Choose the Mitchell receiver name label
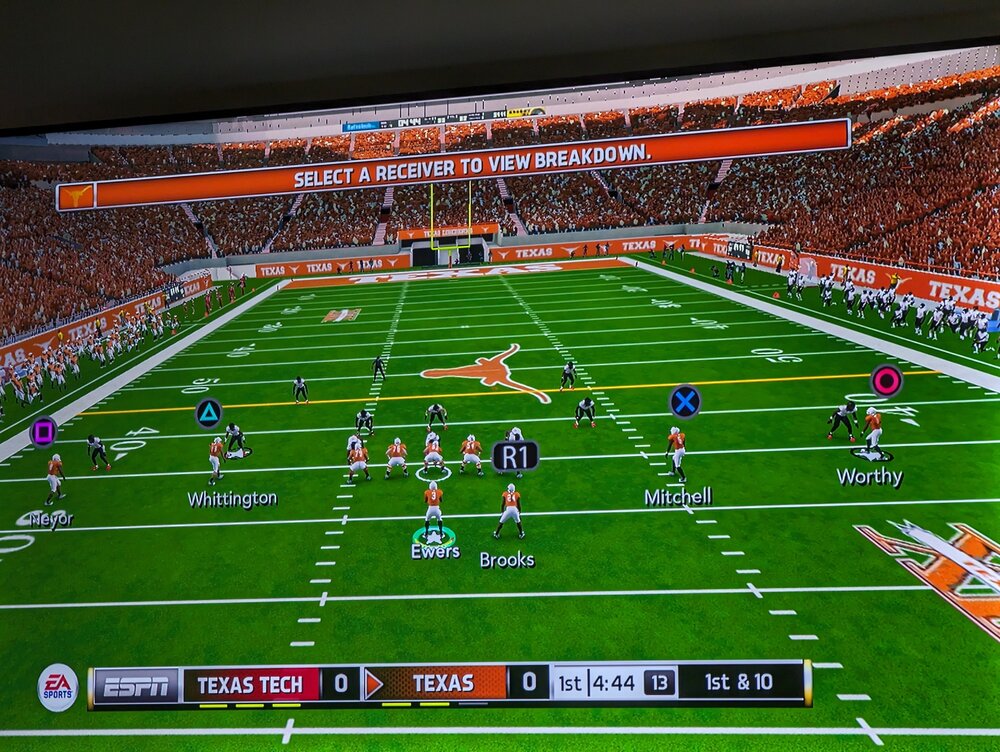The height and width of the screenshot is (752, 1000). (x=677, y=496)
